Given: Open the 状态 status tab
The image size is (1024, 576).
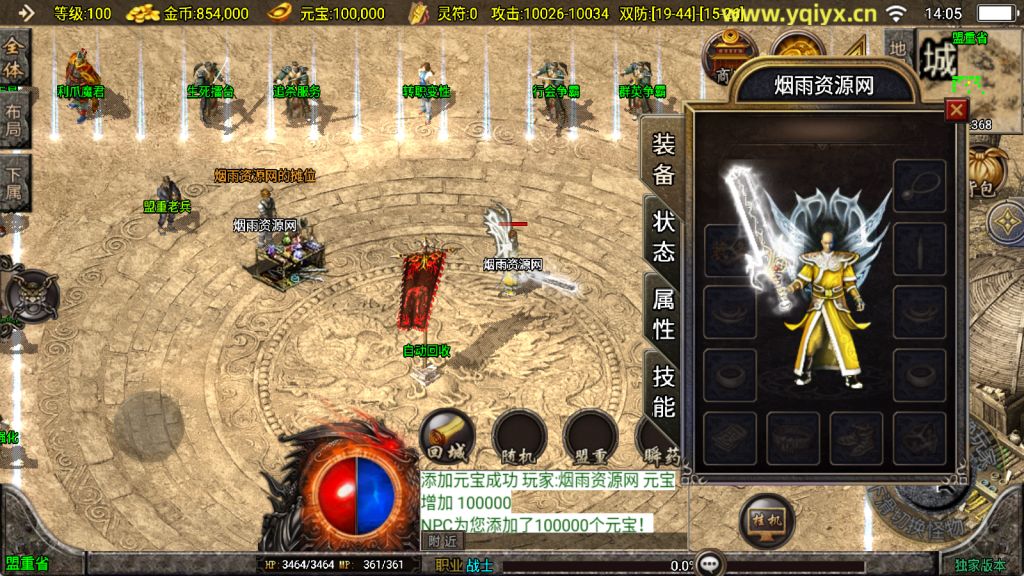Looking at the screenshot, I should click(664, 235).
